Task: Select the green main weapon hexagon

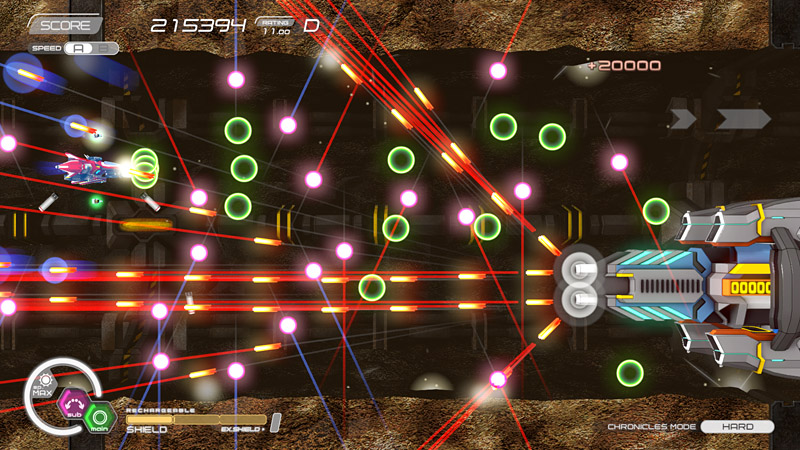Action: pyautogui.click(x=99, y=417)
